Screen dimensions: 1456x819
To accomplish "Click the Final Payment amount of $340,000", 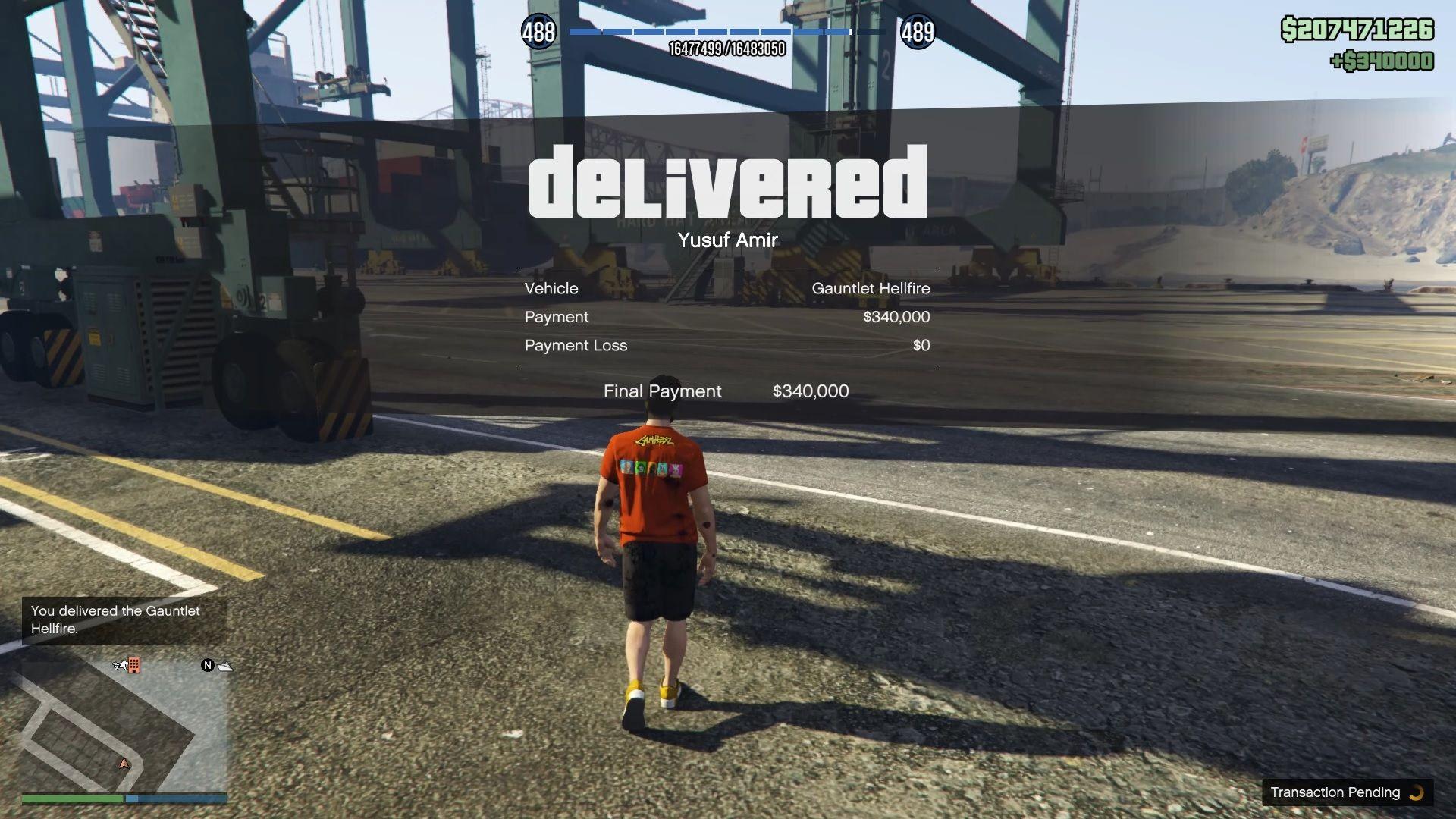I will 811,391.
